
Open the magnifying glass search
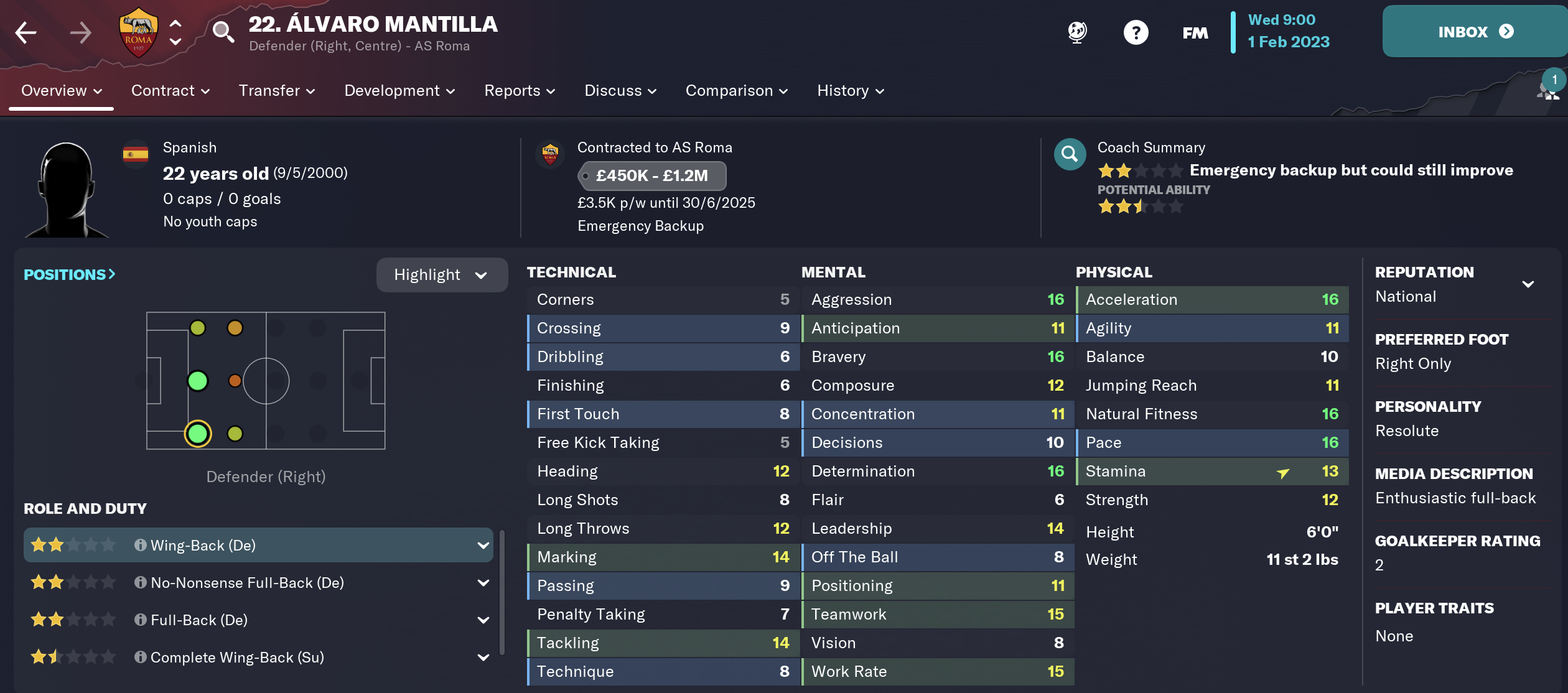223,31
